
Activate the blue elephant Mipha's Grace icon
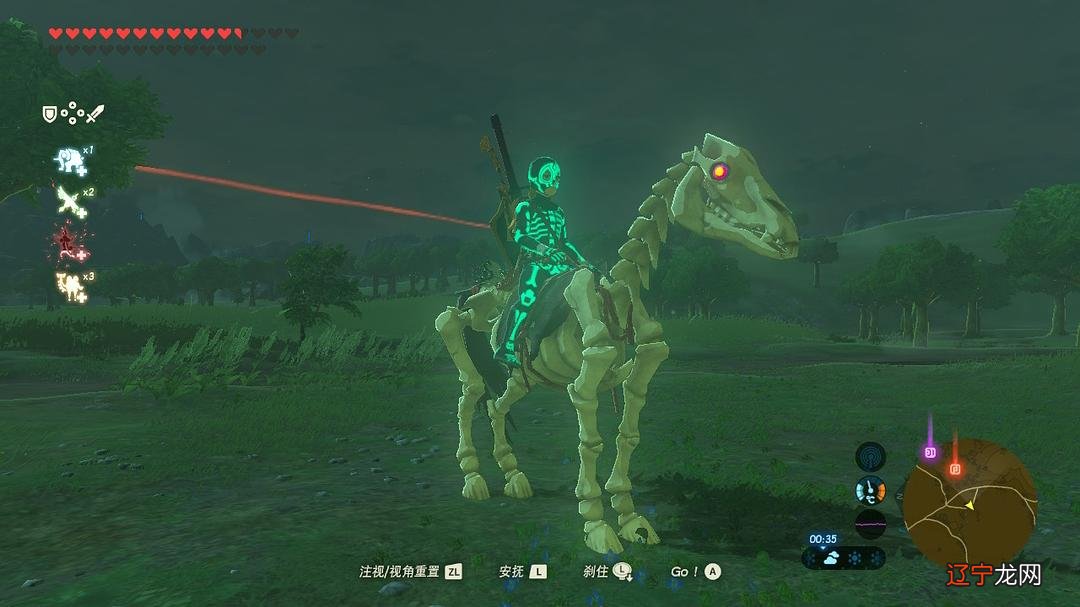coord(69,159)
